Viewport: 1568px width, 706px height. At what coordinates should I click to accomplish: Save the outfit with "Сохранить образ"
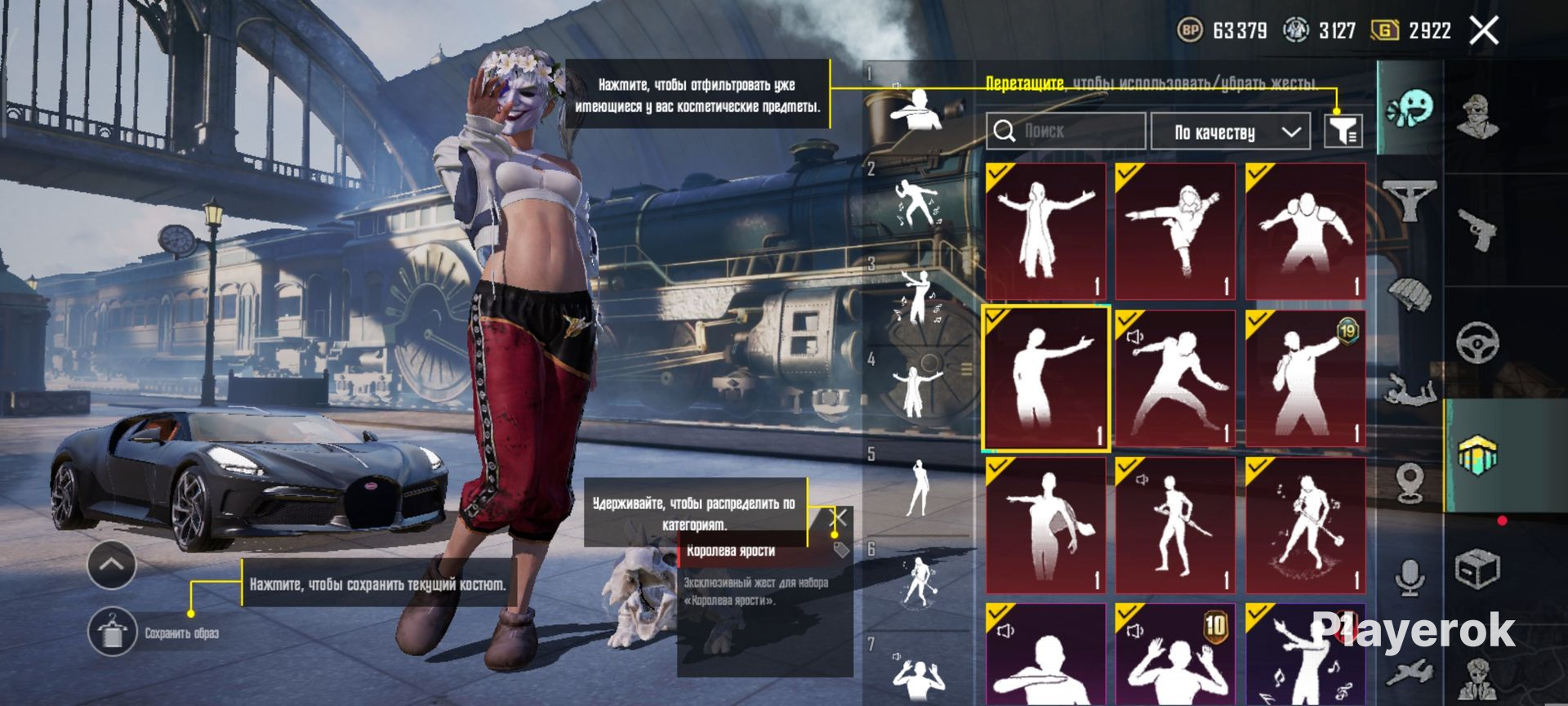tap(113, 632)
